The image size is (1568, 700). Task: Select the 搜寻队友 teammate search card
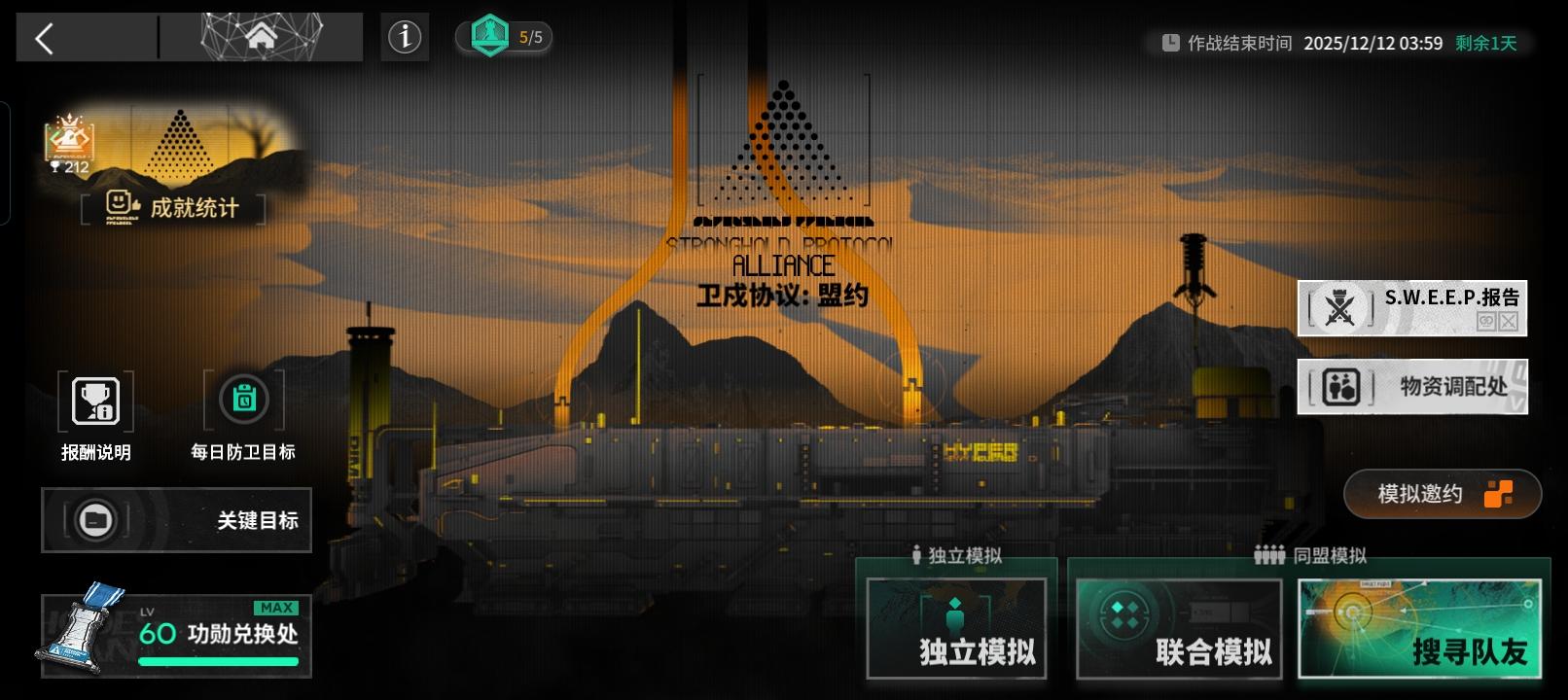1420,627
